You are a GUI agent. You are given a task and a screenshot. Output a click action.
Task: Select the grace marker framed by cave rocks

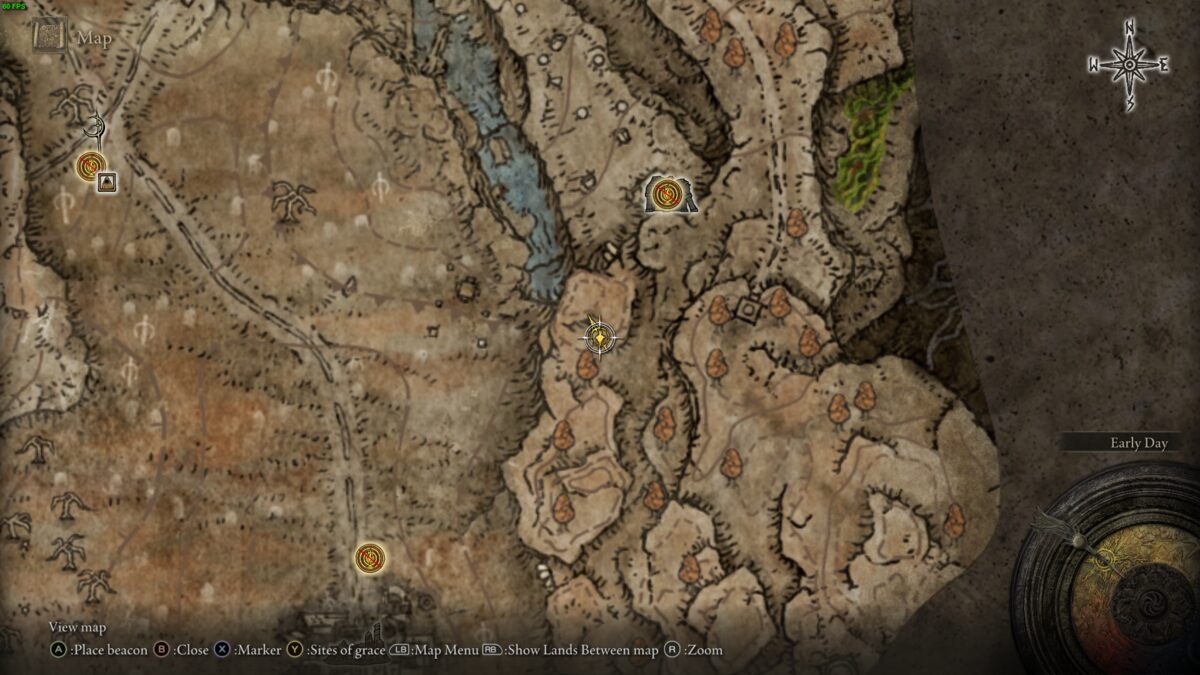tap(665, 194)
